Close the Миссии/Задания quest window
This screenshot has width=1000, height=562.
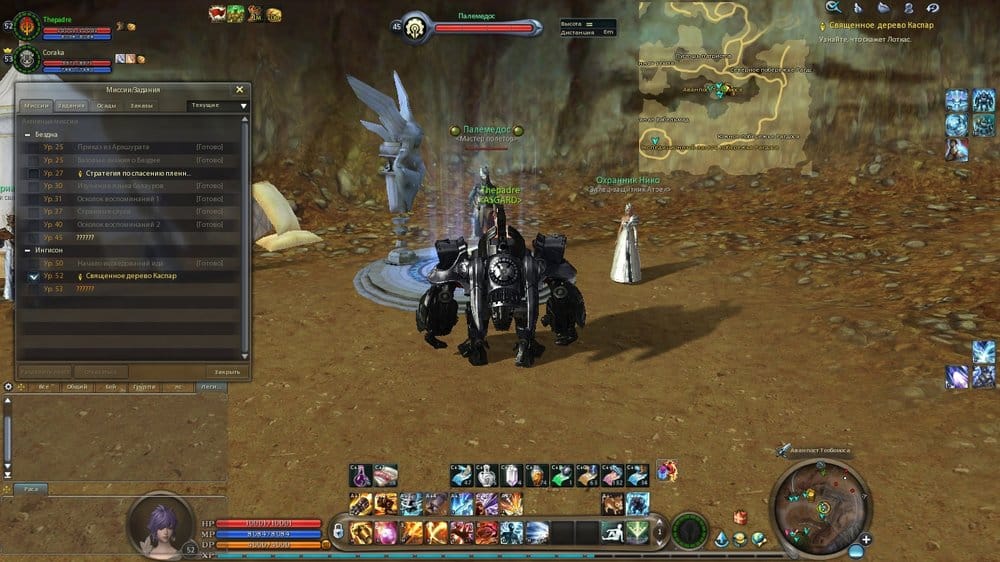[239, 89]
